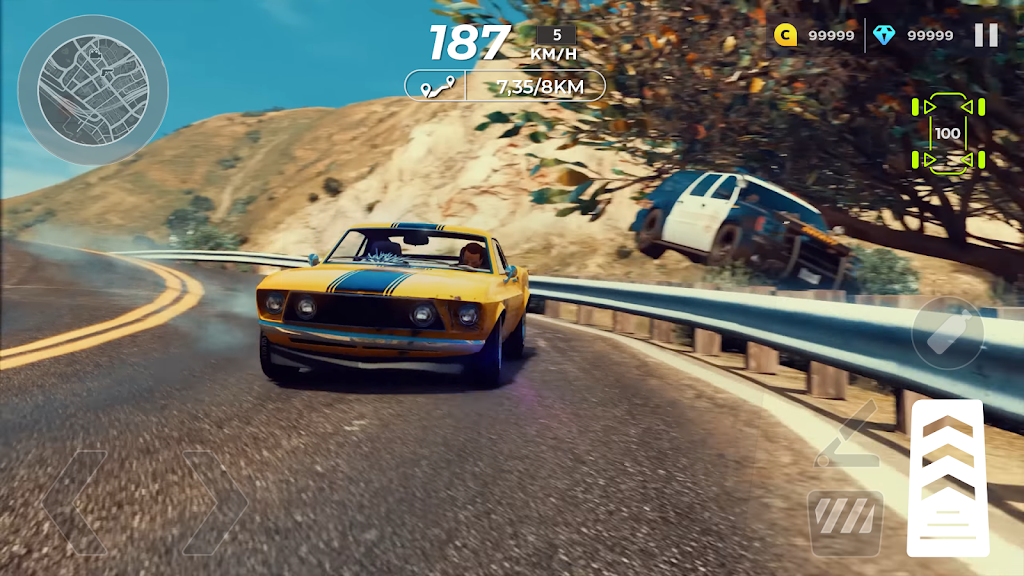Click the blue diamond gem icon

tap(883, 35)
